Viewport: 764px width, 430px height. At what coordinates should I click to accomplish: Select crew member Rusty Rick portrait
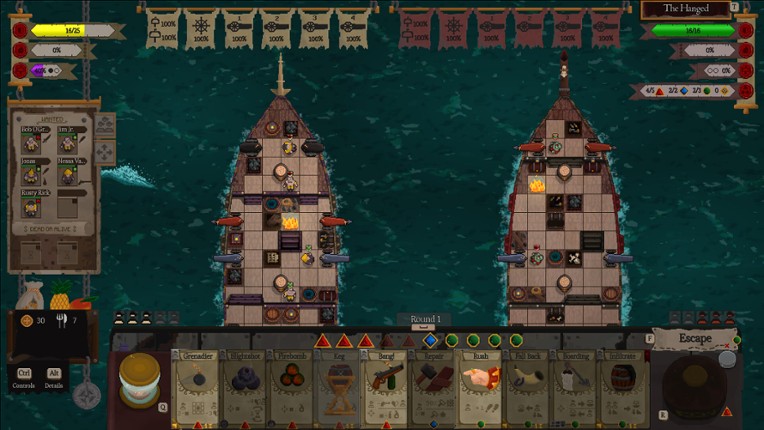coord(32,206)
